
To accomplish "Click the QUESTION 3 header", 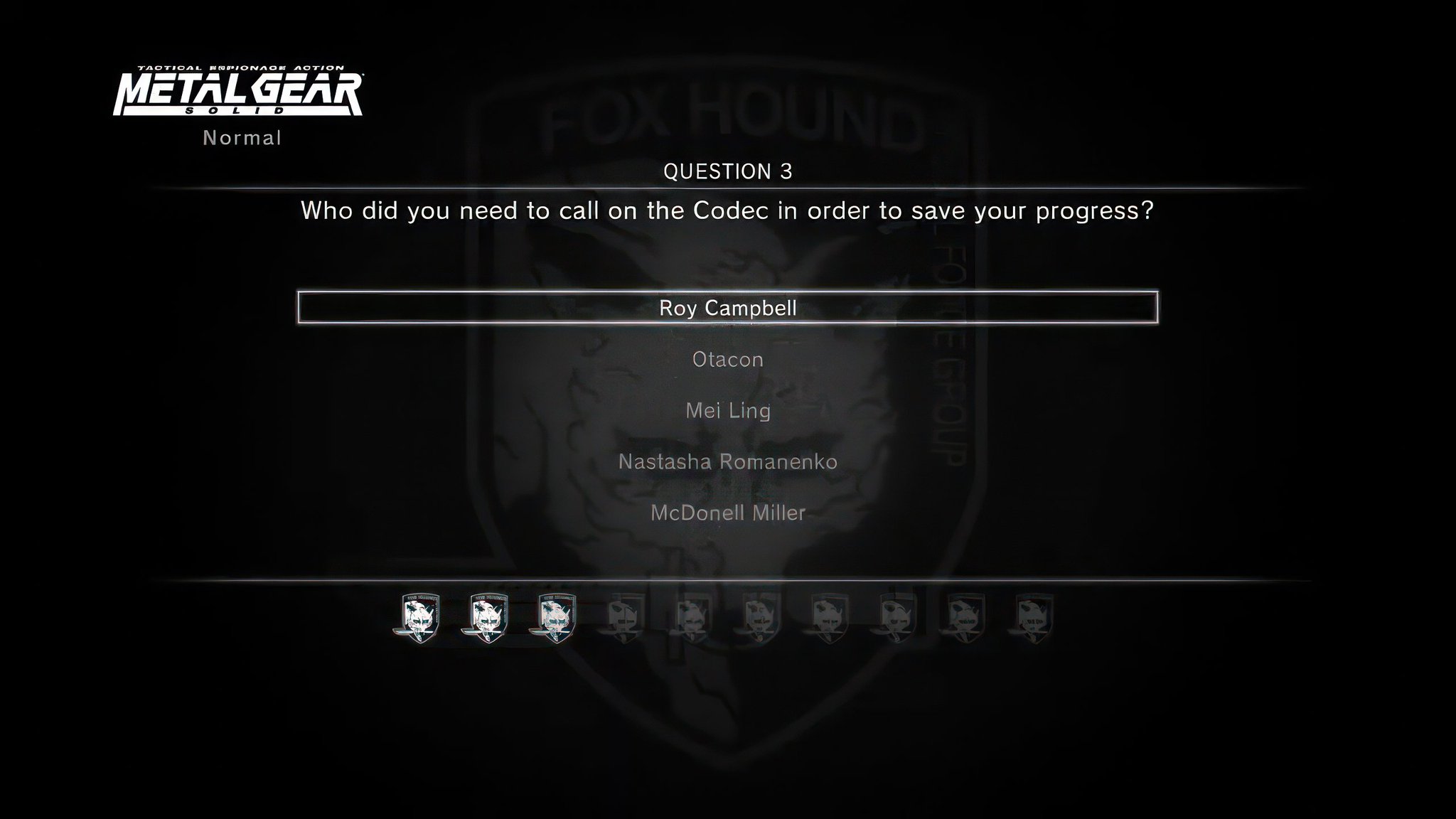I will pyautogui.click(x=728, y=170).
